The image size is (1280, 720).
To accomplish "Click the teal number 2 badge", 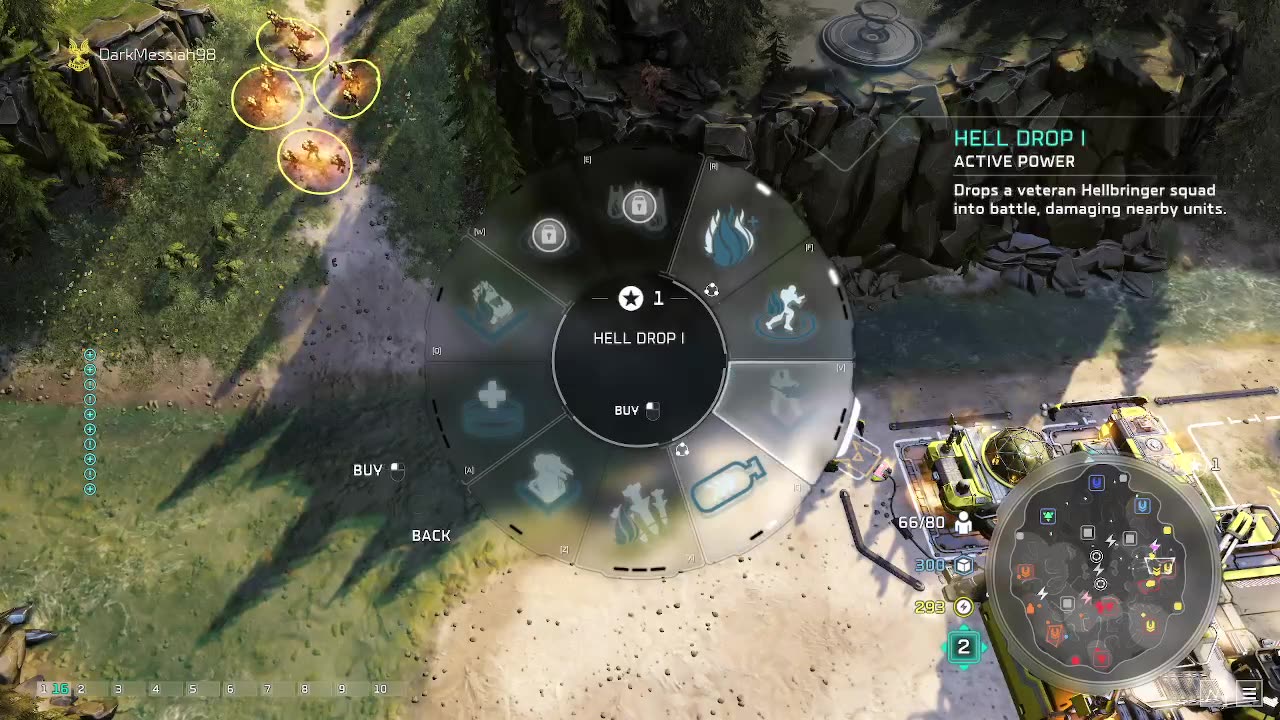I will (x=963, y=647).
